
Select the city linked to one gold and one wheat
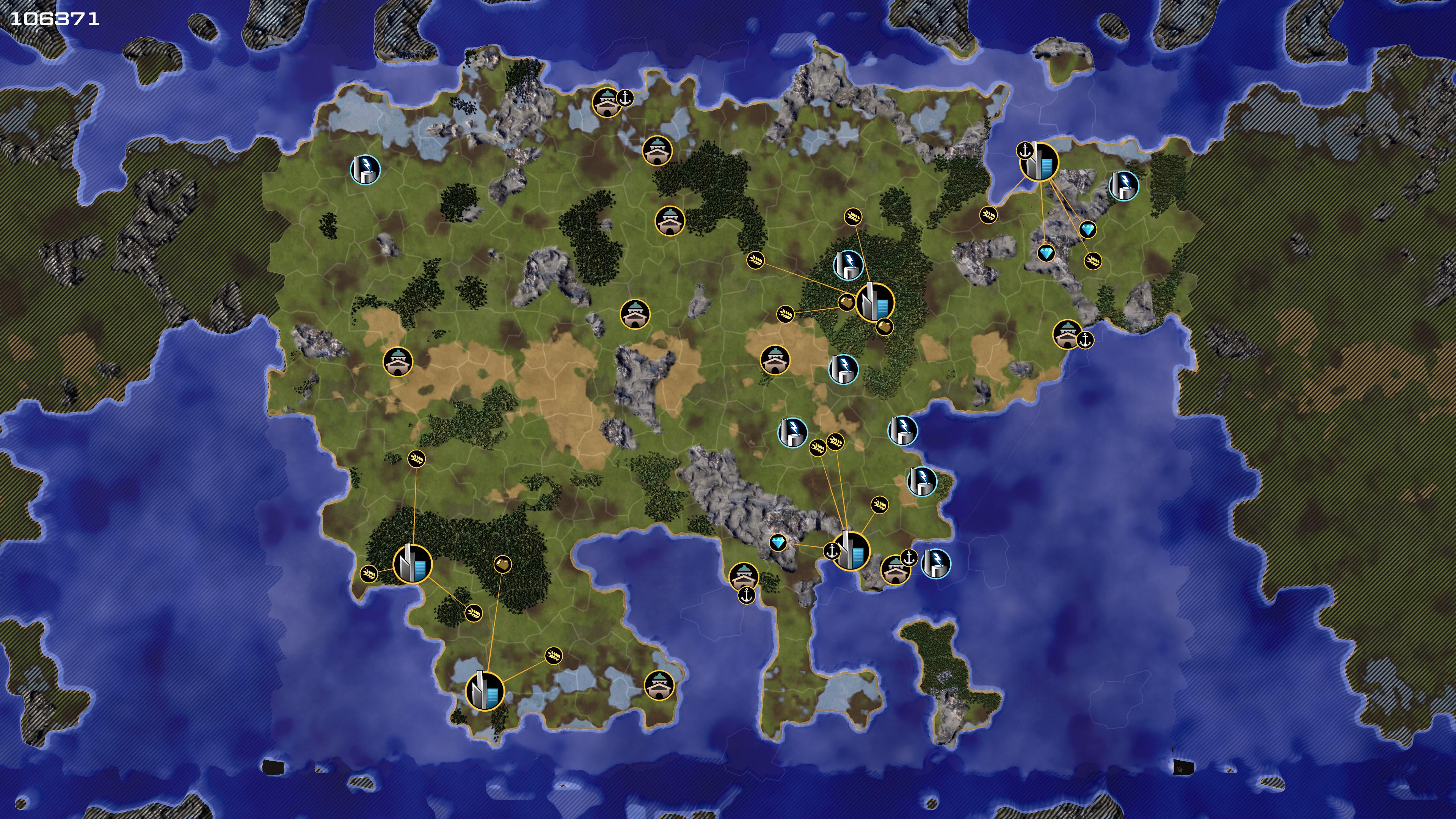pos(485,690)
